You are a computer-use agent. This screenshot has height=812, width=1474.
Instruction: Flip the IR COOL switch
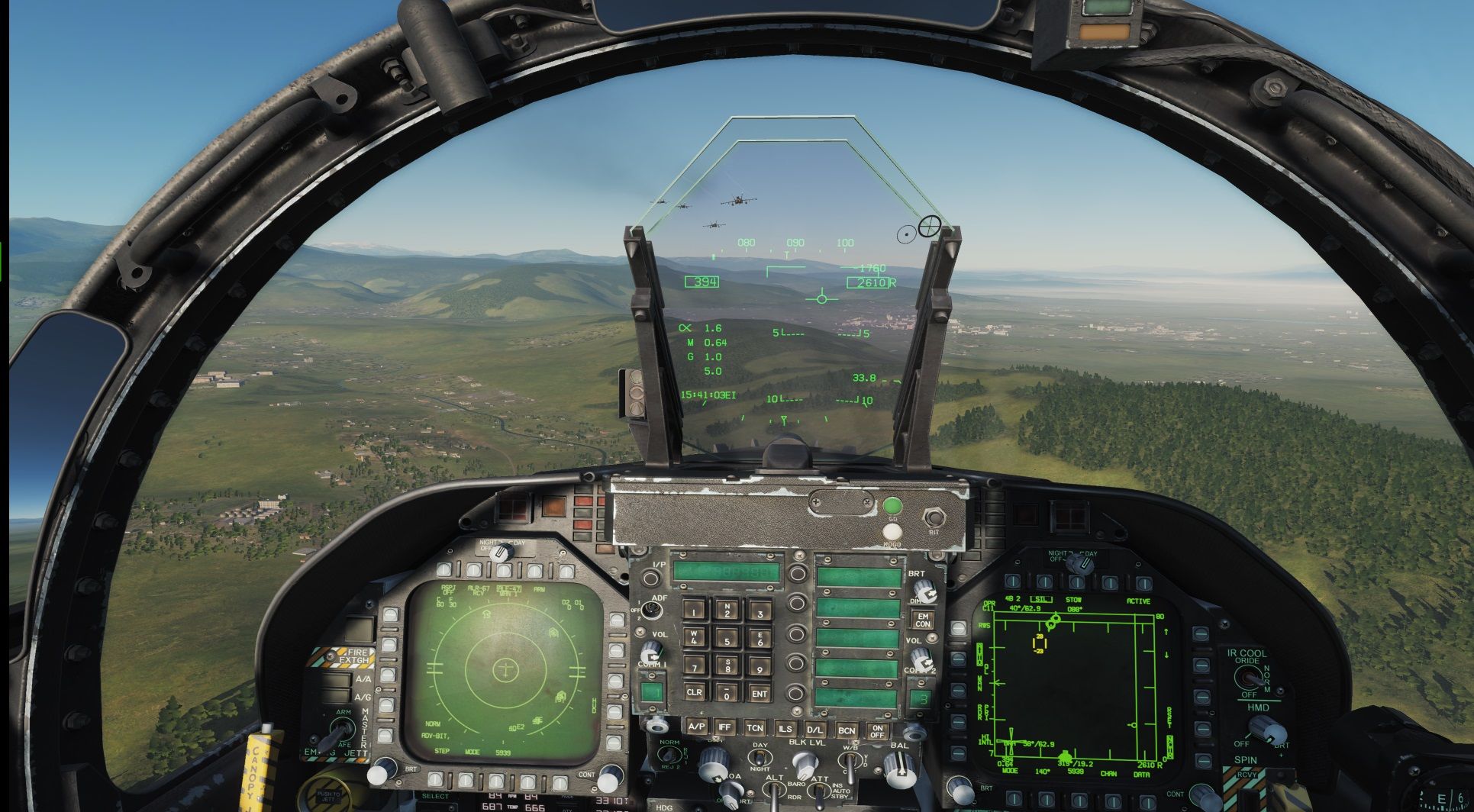pyautogui.click(x=1250, y=676)
